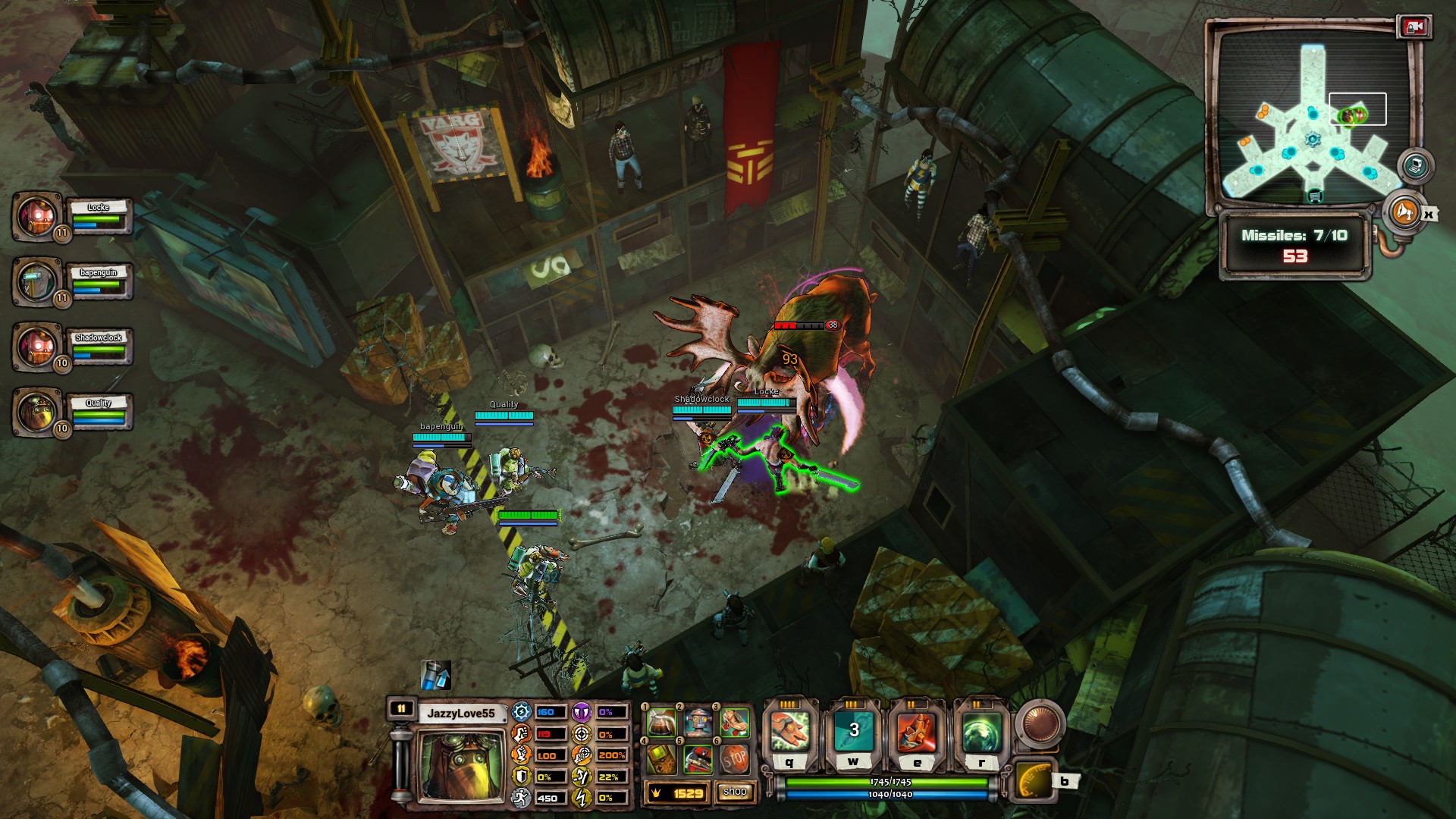Image resolution: width=1456 pixels, height=819 pixels.
Task: Activate the Q robotic hand ability
Action: click(789, 732)
